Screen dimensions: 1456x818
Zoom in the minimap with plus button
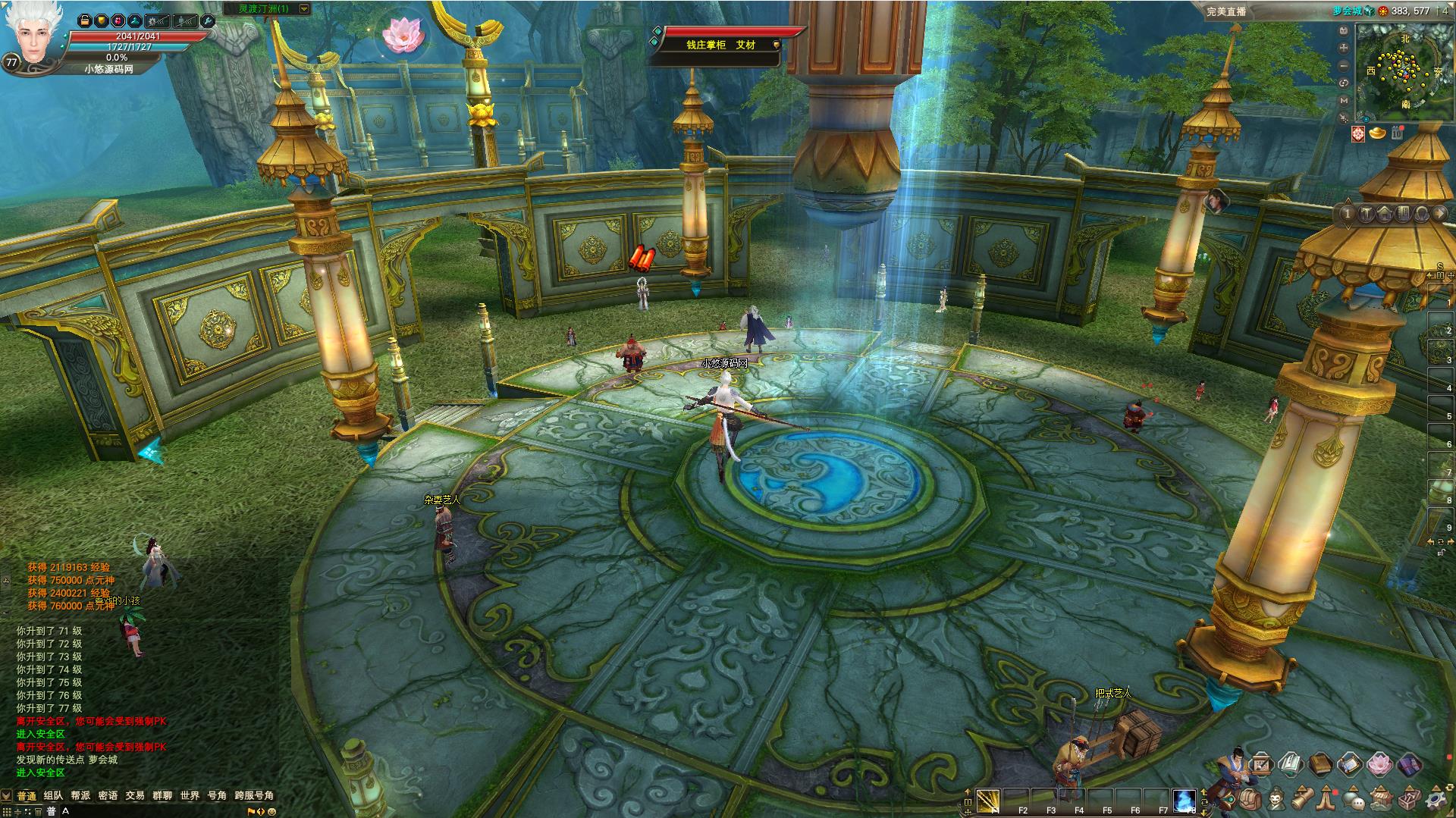(1344, 48)
